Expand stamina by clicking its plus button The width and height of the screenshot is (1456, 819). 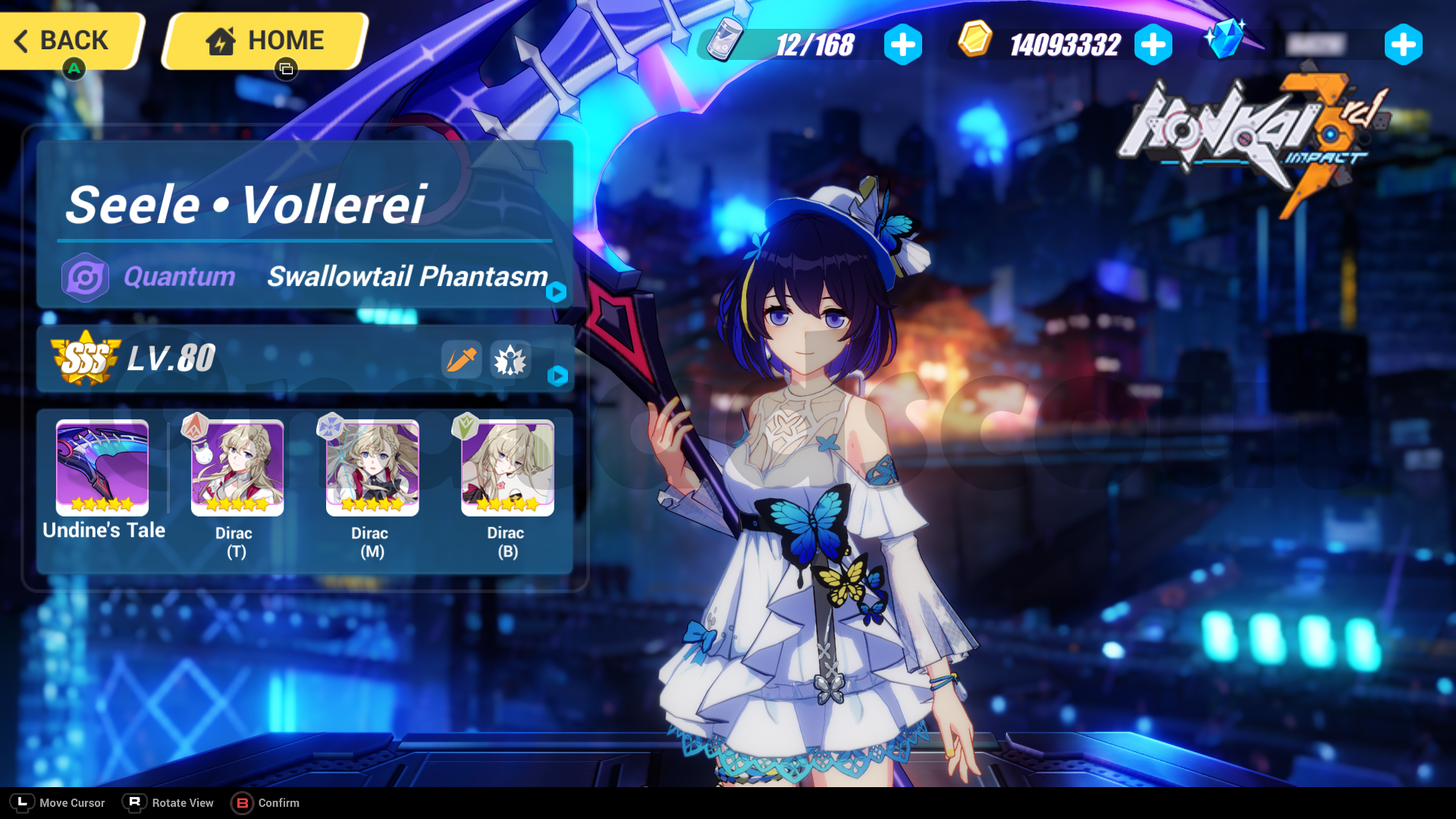coord(901,44)
